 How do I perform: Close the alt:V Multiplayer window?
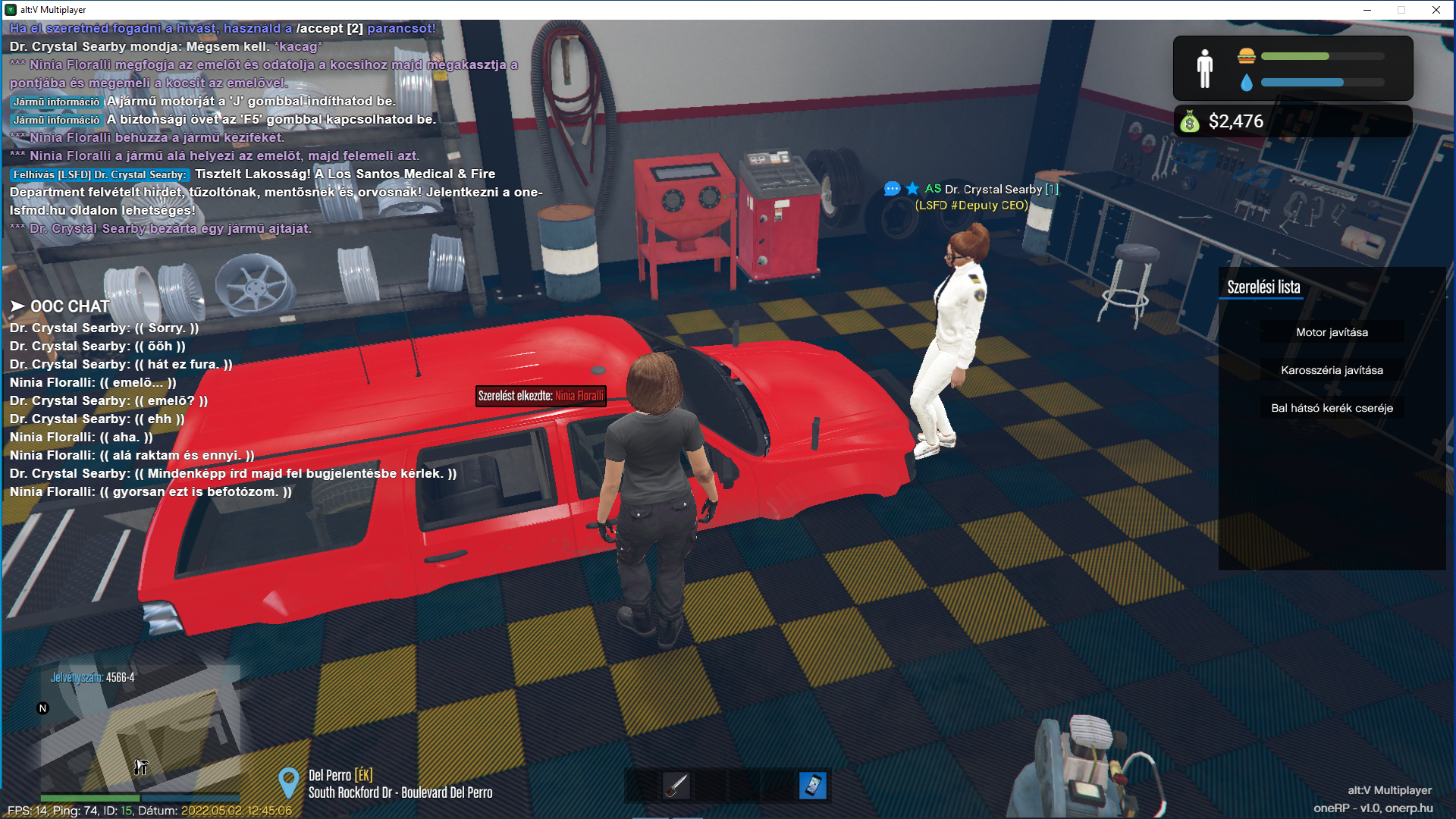coord(1436,10)
